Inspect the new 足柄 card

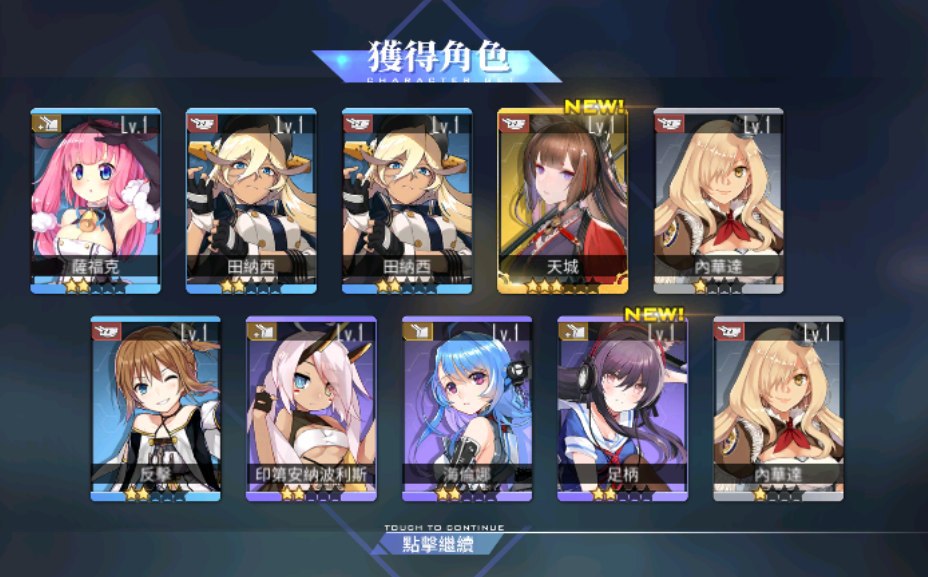(x=622, y=408)
